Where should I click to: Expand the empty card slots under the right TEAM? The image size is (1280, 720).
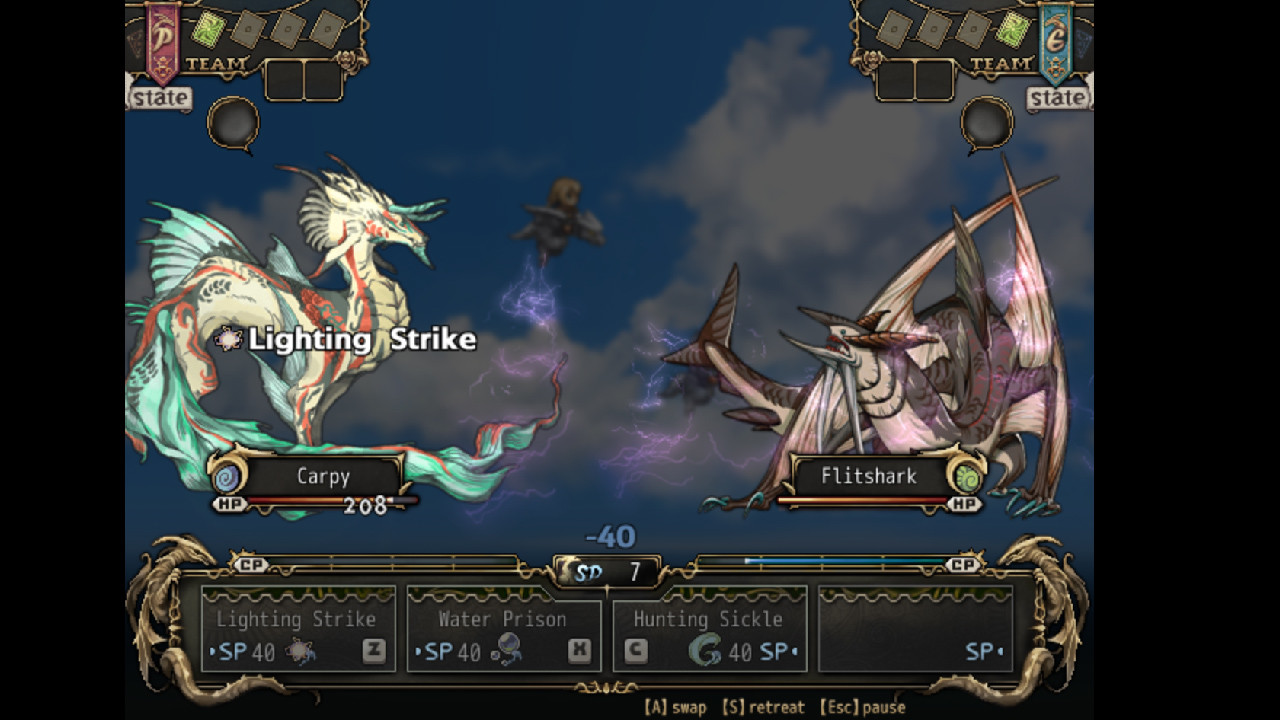coord(915,80)
